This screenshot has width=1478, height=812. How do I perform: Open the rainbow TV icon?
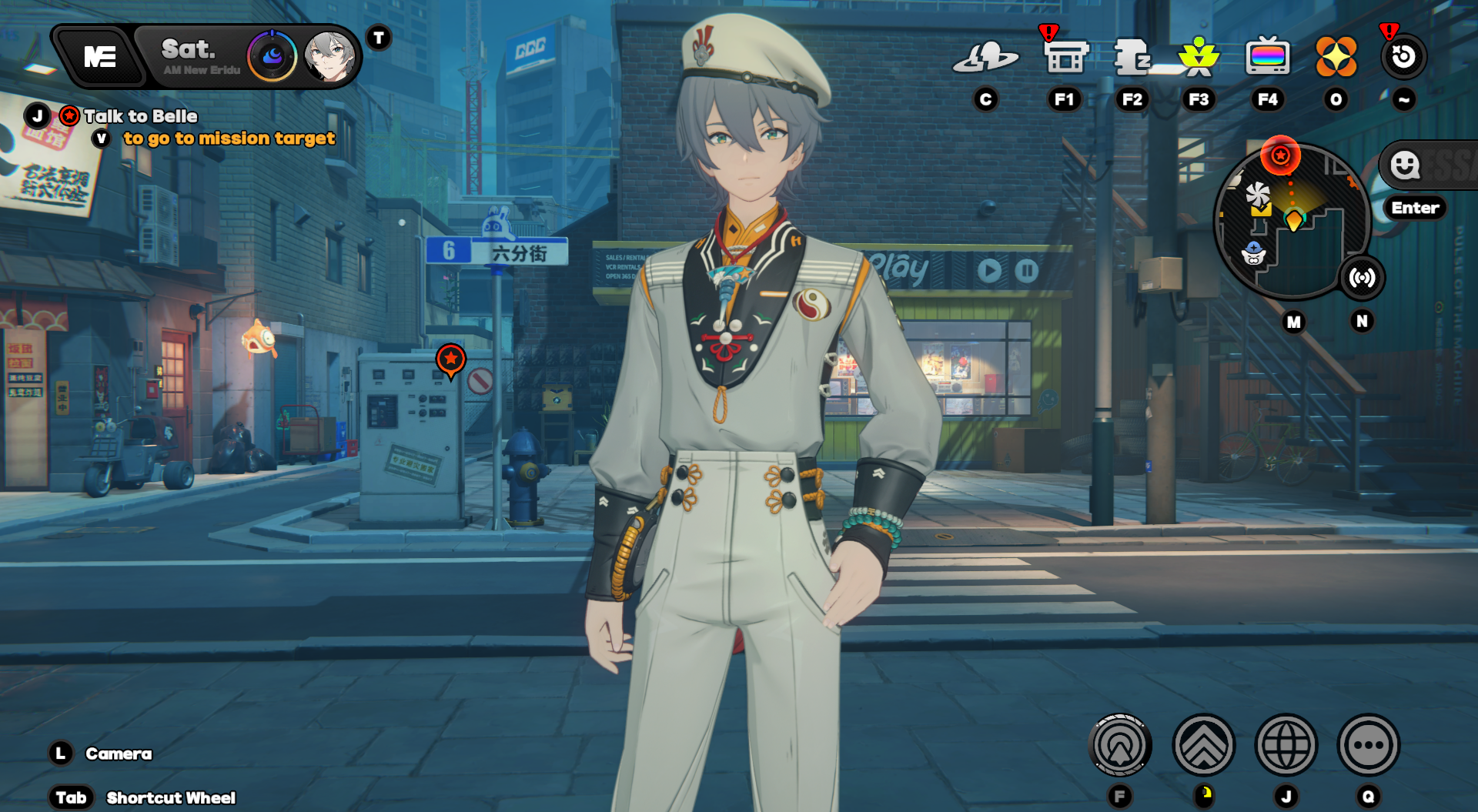[1267, 56]
